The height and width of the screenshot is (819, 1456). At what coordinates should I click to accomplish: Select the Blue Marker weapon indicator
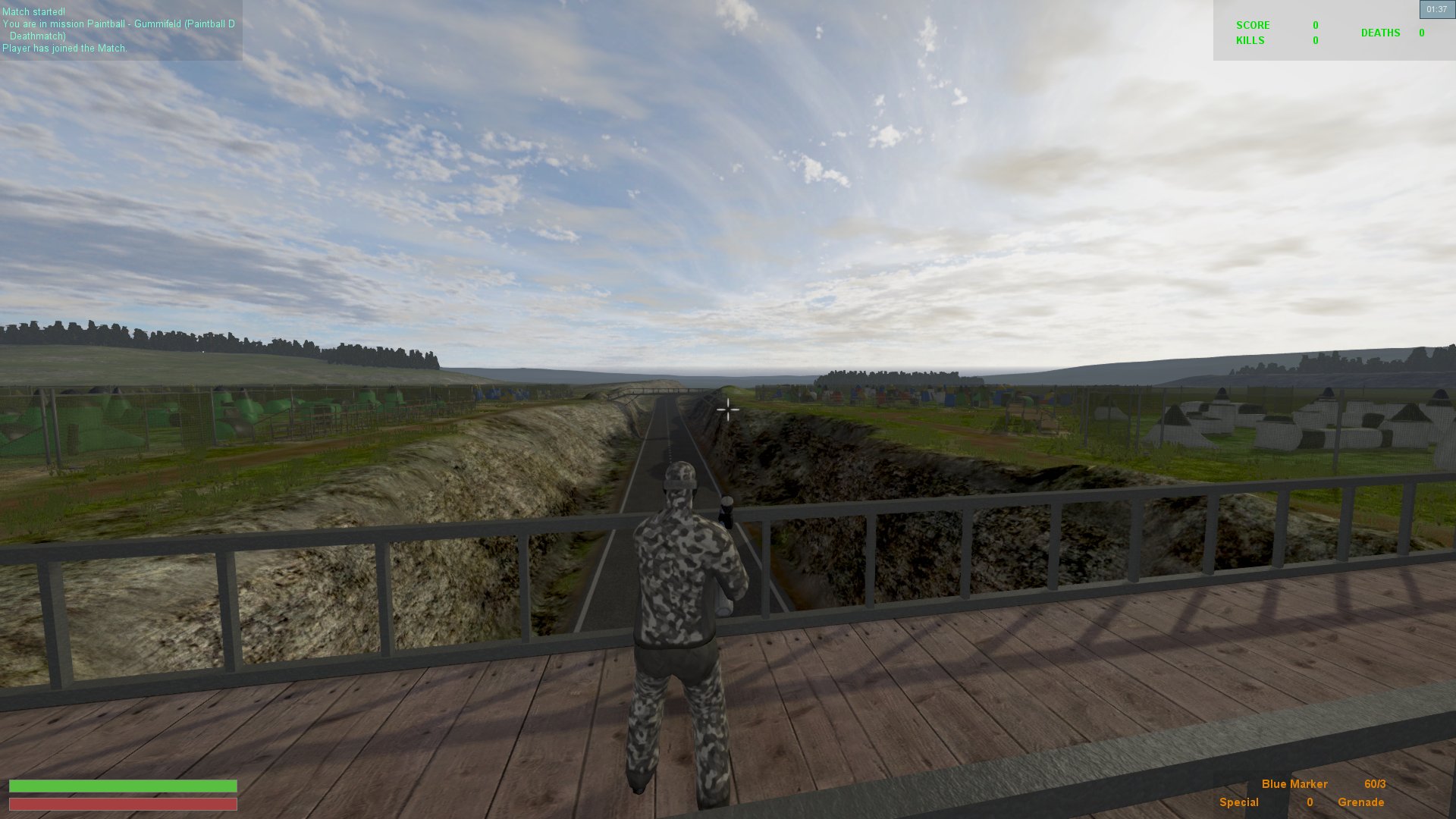(x=1294, y=784)
